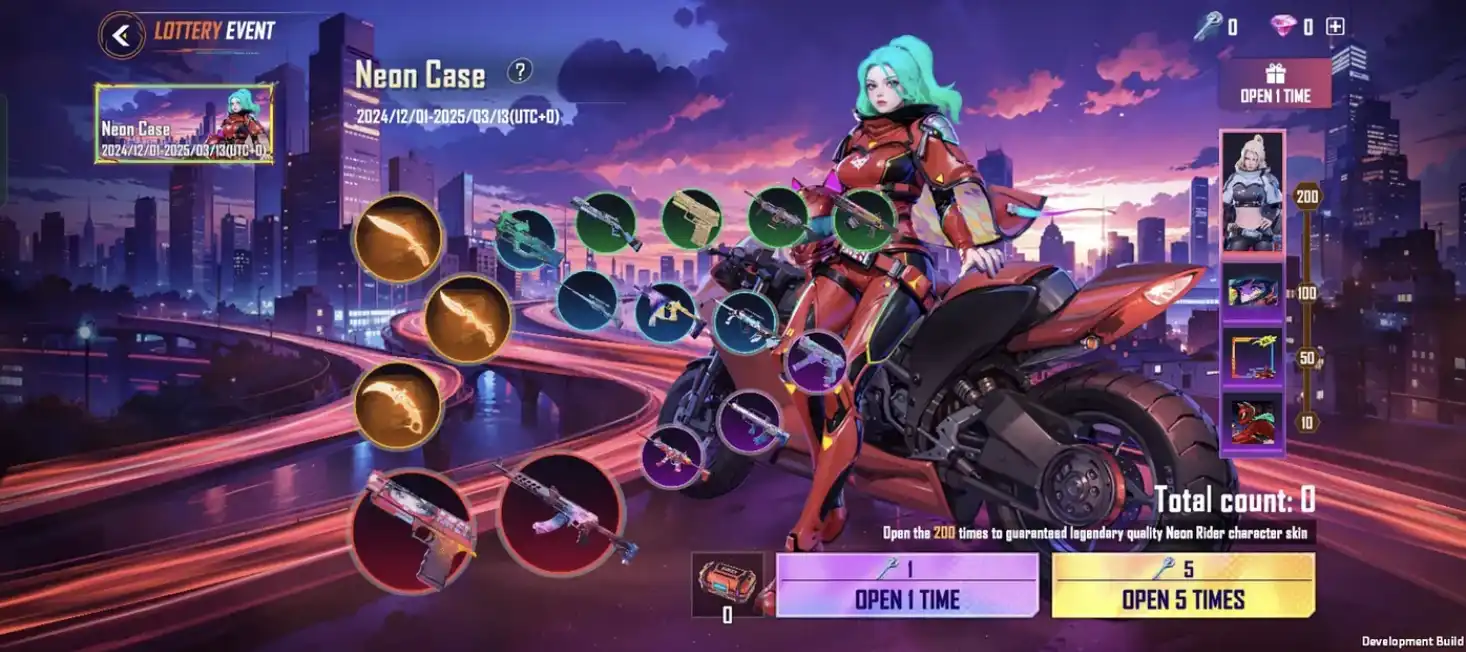View the 50-count frame milestone reward

tap(1252, 357)
